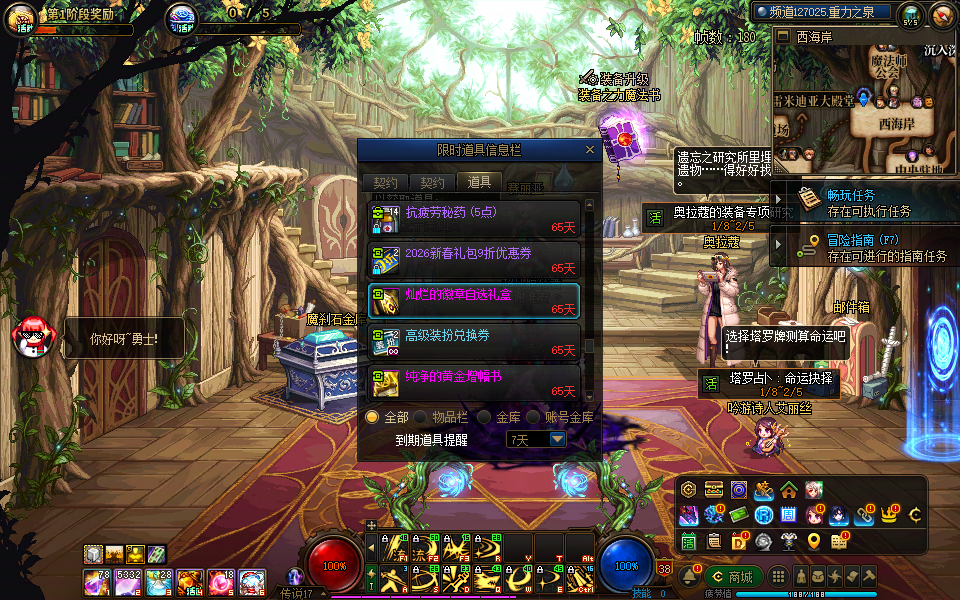Select the 全部 filter radio button
960x600 pixels.
click(372, 417)
